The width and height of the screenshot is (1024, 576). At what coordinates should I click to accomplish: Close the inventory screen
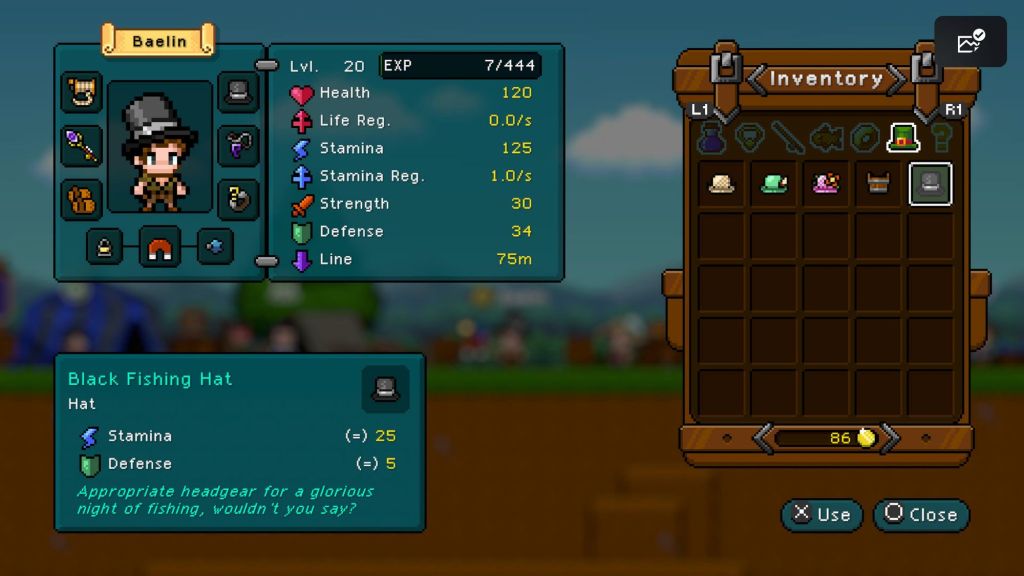click(921, 515)
